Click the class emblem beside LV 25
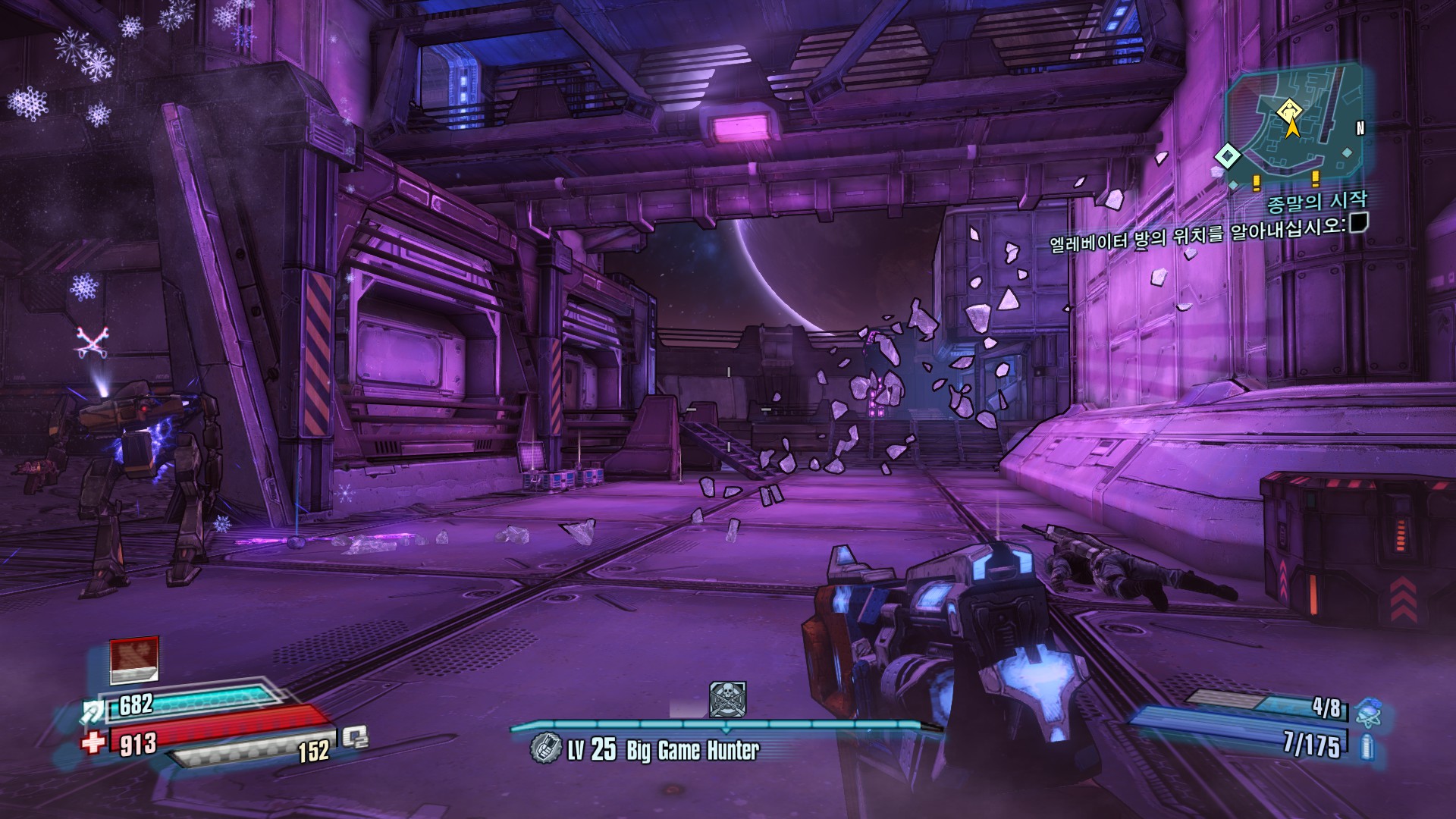1456x819 pixels. (x=544, y=748)
